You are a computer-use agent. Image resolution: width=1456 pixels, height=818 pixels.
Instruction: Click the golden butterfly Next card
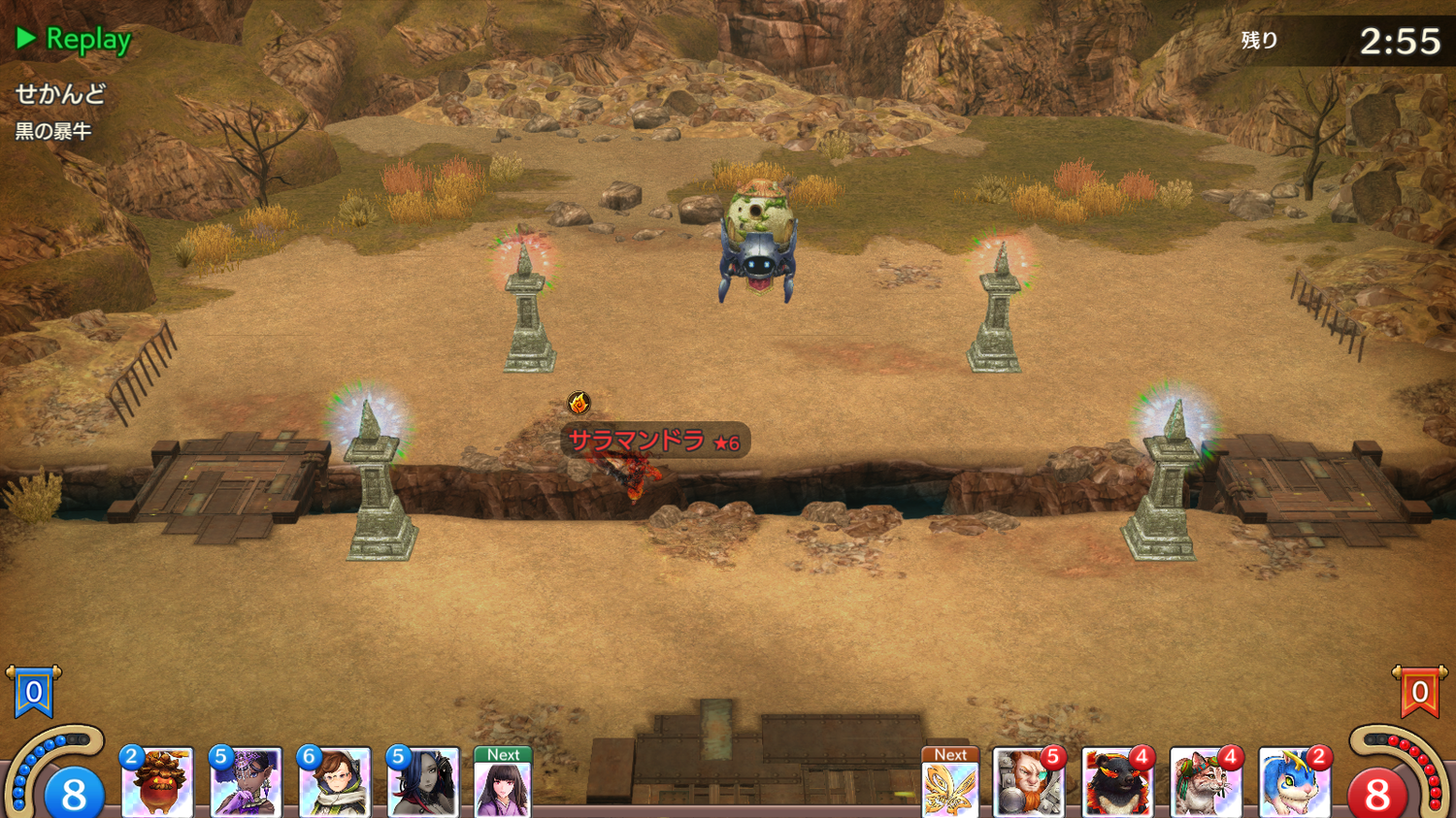pyautogui.click(x=949, y=784)
